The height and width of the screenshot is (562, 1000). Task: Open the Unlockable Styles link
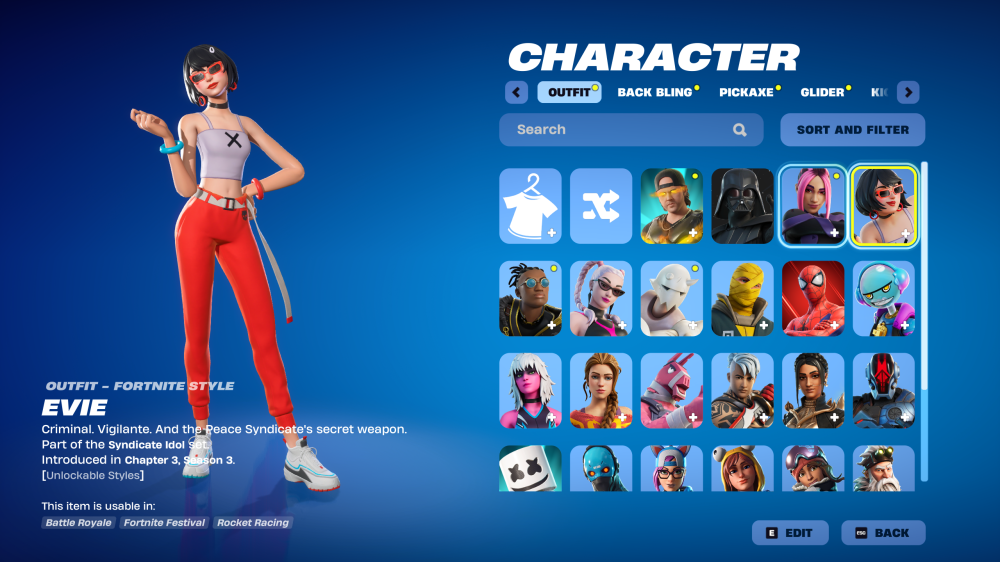coord(93,475)
